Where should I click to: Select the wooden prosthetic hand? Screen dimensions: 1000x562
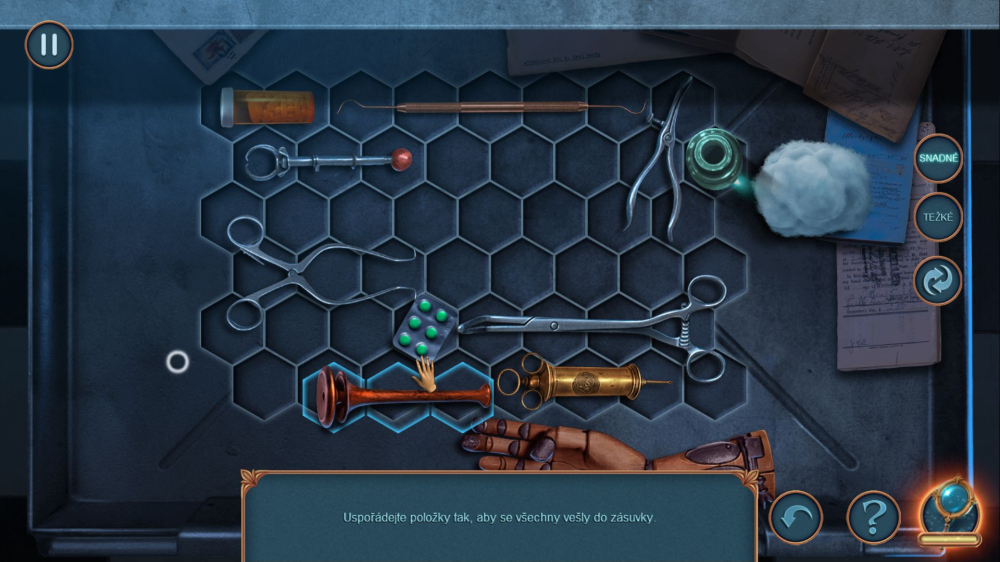click(620, 450)
